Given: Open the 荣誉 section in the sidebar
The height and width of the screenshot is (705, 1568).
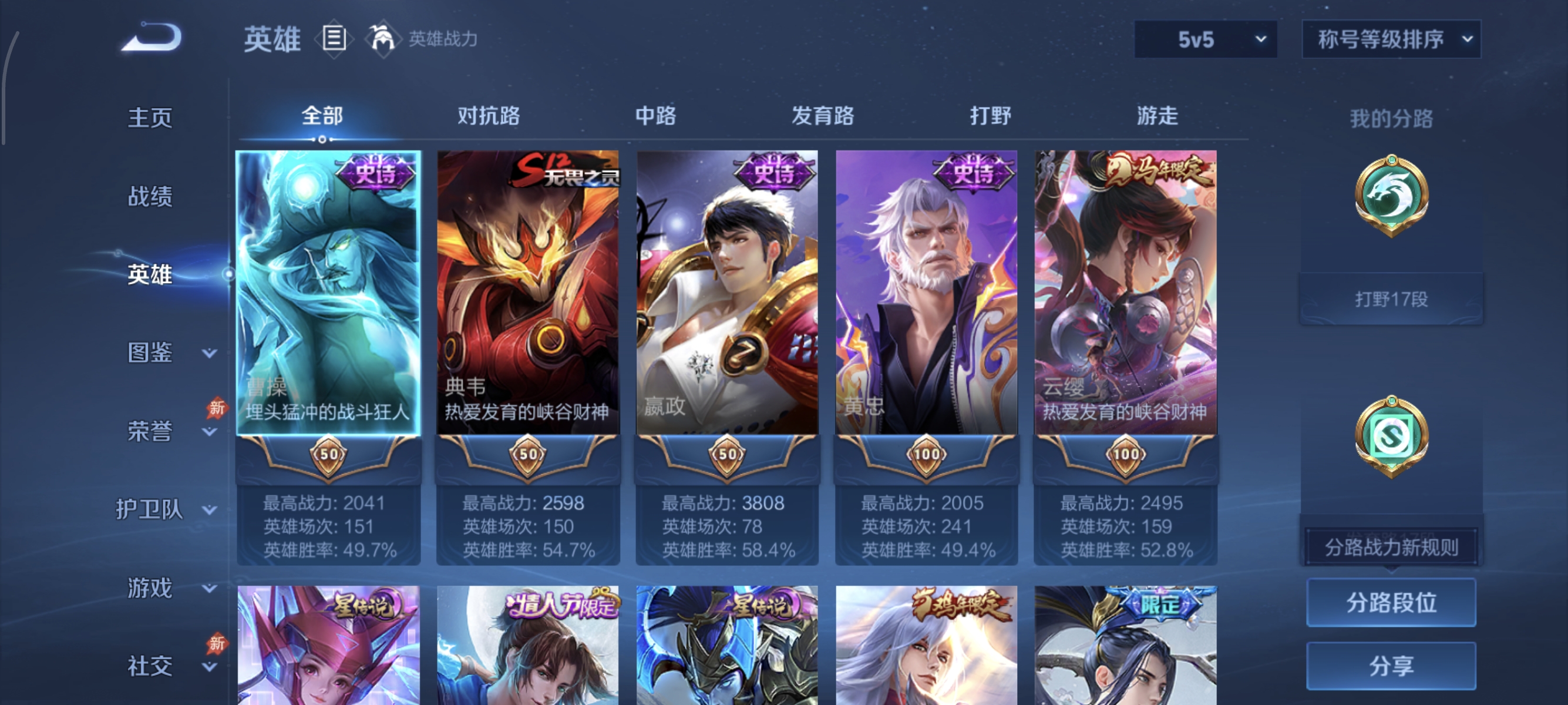Looking at the screenshot, I should (x=150, y=431).
